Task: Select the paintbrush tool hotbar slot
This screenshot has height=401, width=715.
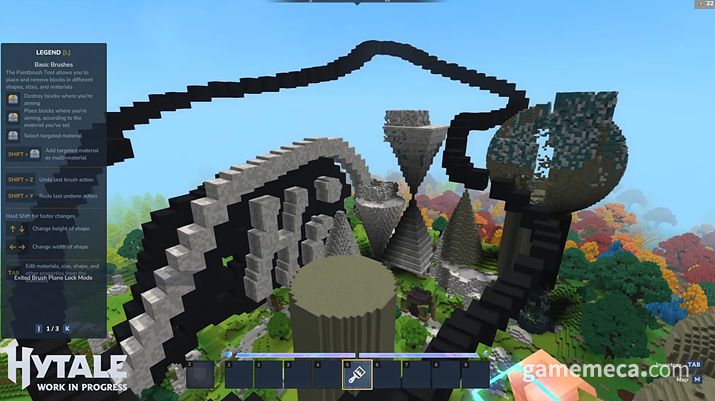Action: click(x=357, y=374)
